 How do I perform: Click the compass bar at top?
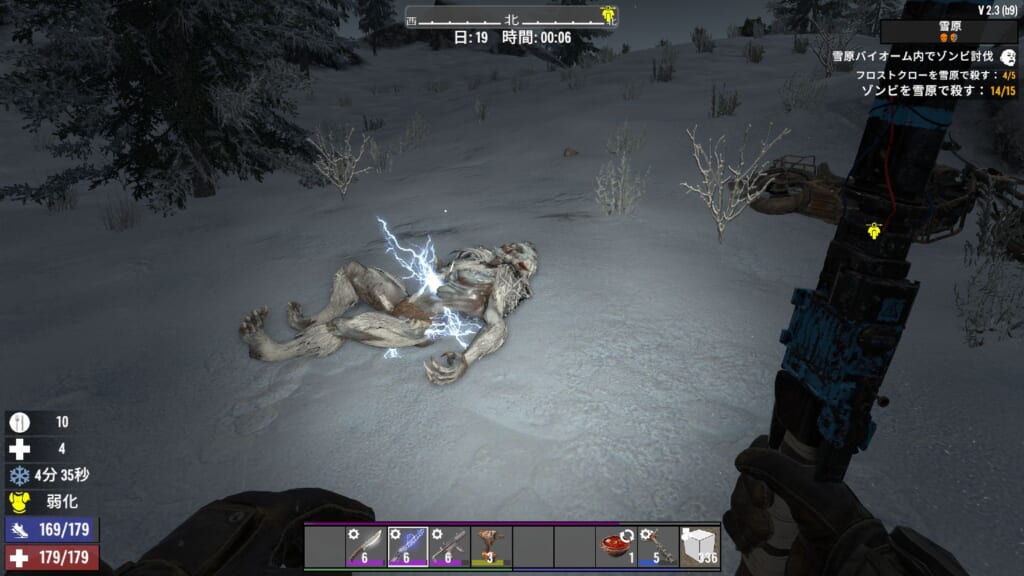[x=511, y=17]
